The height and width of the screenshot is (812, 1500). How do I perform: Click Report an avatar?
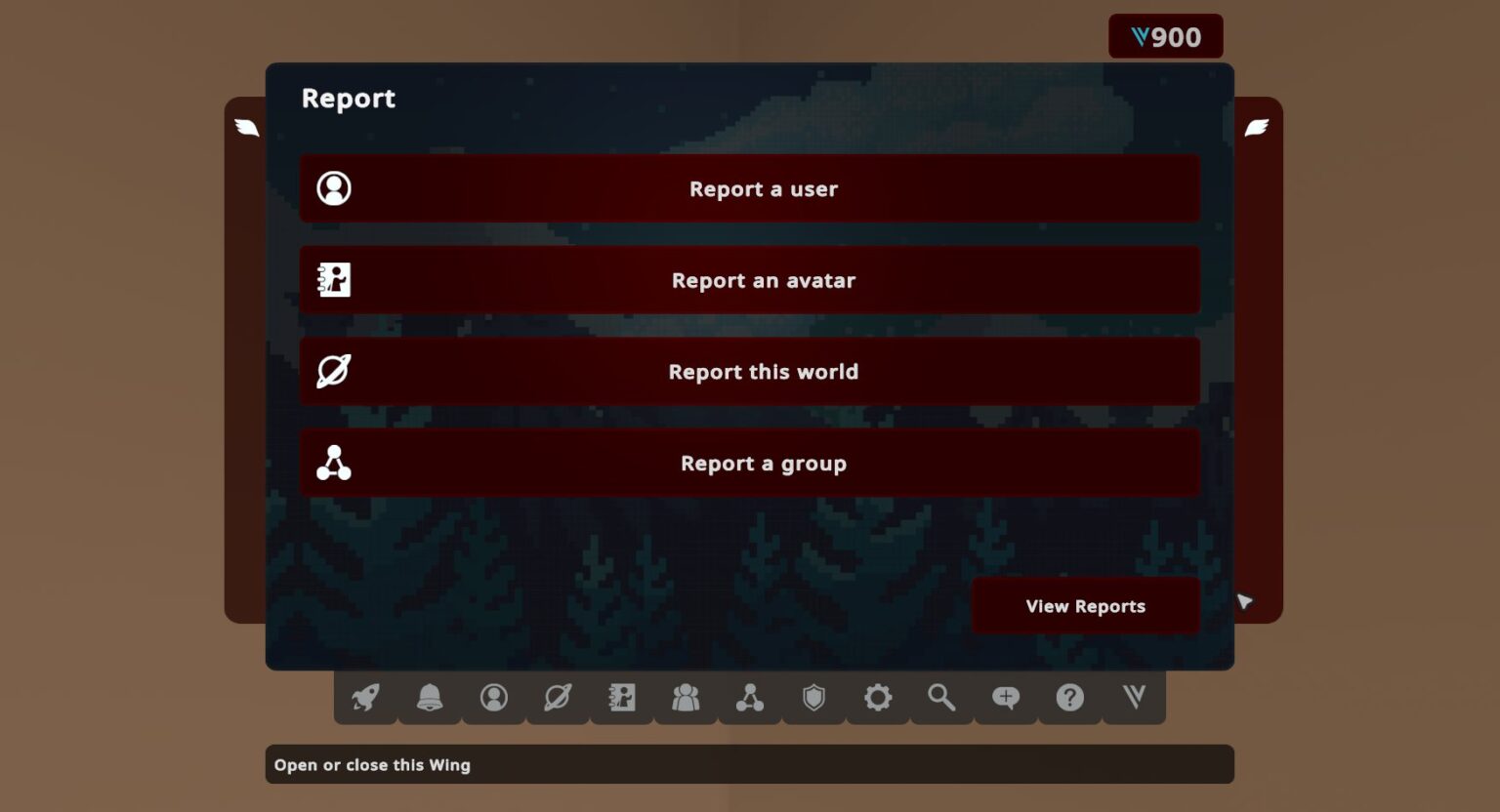pos(750,280)
